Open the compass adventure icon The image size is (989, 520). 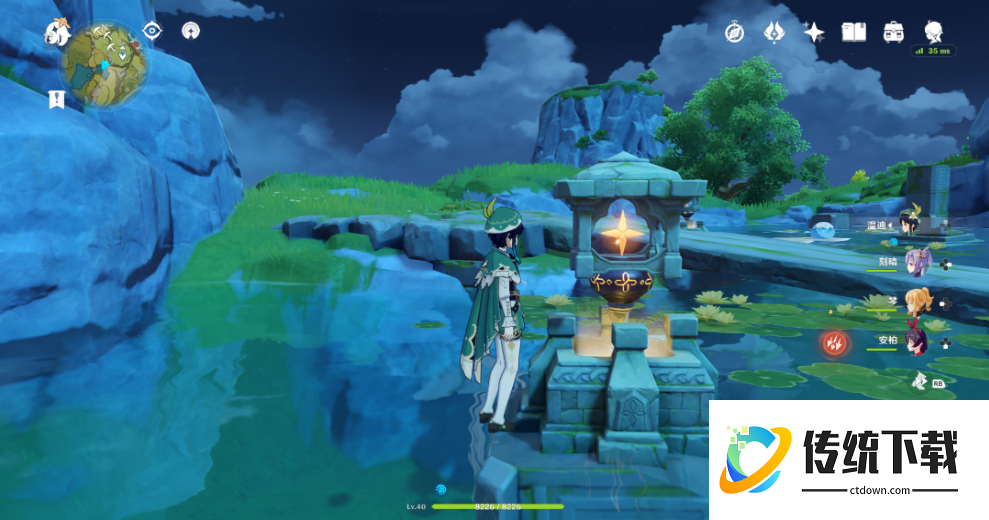pos(735,32)
